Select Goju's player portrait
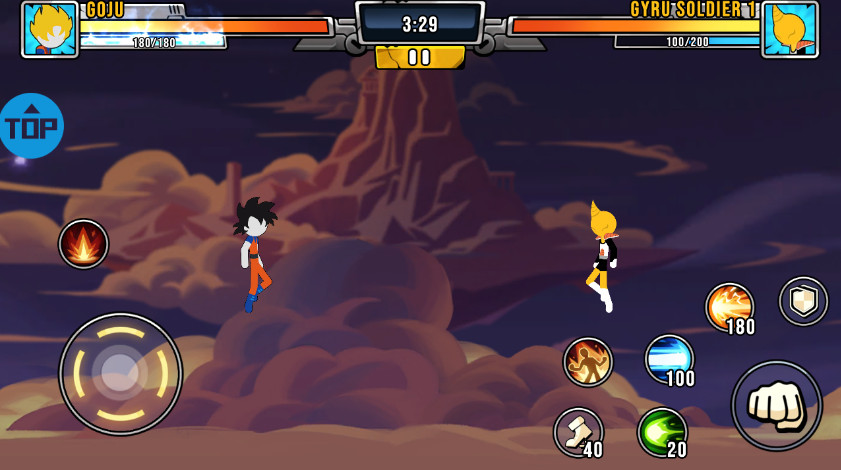Image resolution: width=841 pixels, height=470 pixels. tap(50, 29)
